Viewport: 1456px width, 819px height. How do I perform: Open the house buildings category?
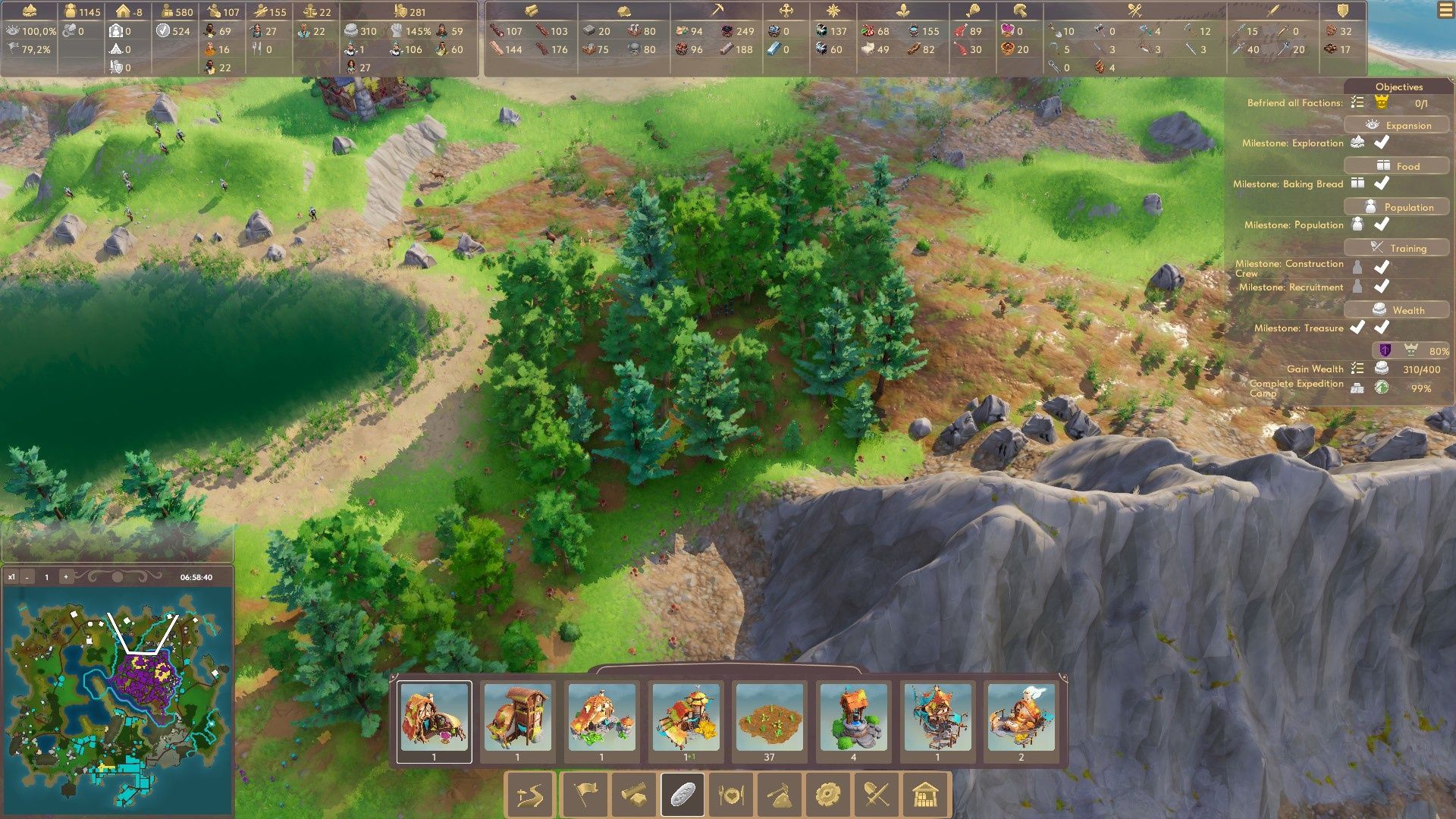(x=925, y=795)
